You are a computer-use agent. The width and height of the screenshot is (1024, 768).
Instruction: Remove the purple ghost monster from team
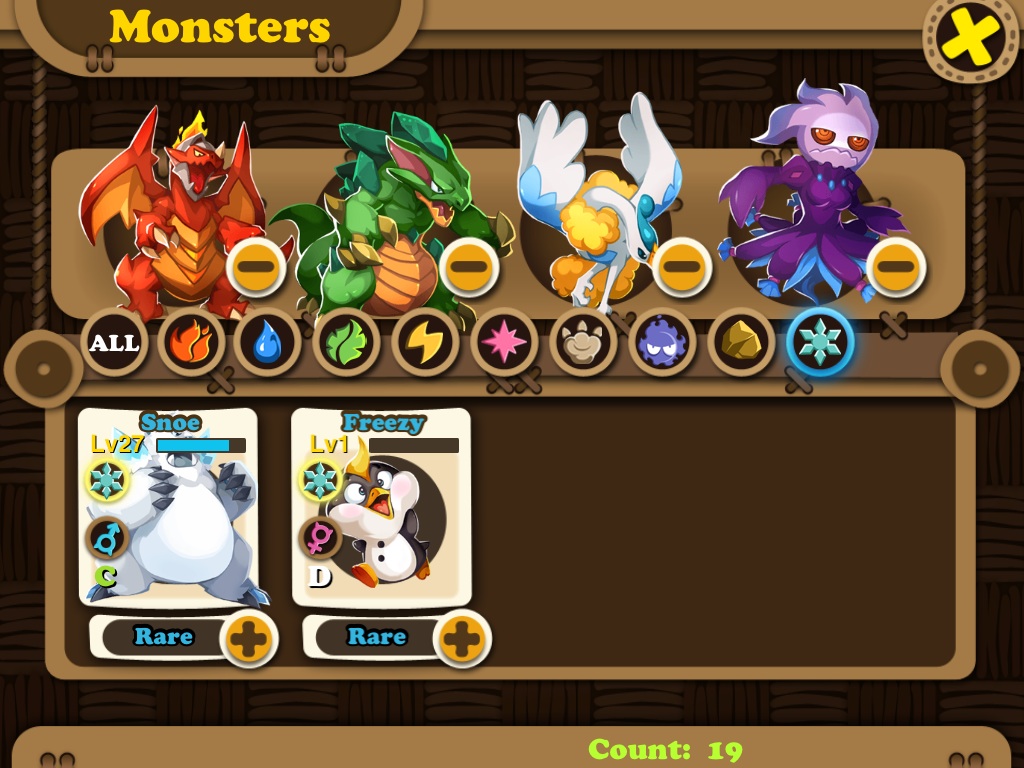pos(895,267)
